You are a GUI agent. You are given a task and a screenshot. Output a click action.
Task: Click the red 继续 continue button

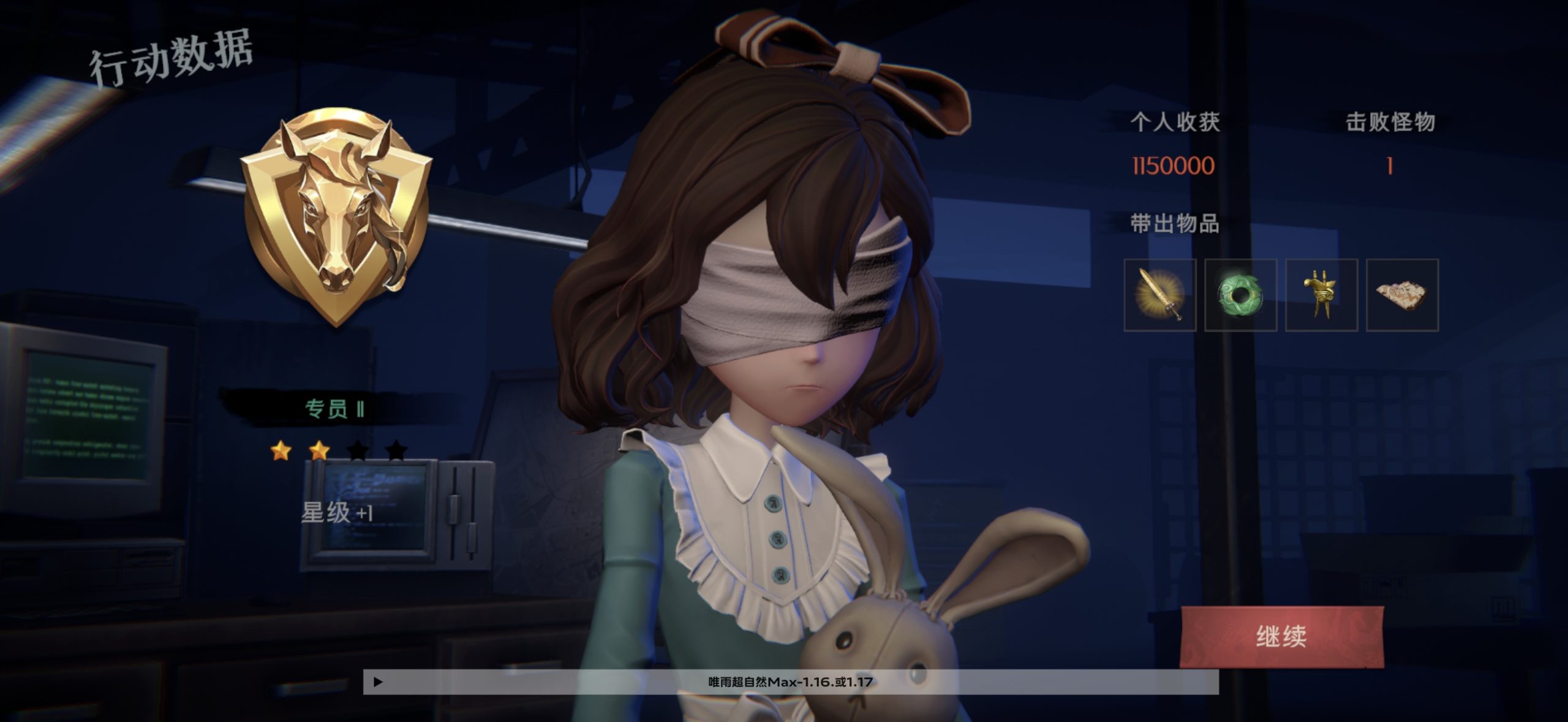[1281, 637]
